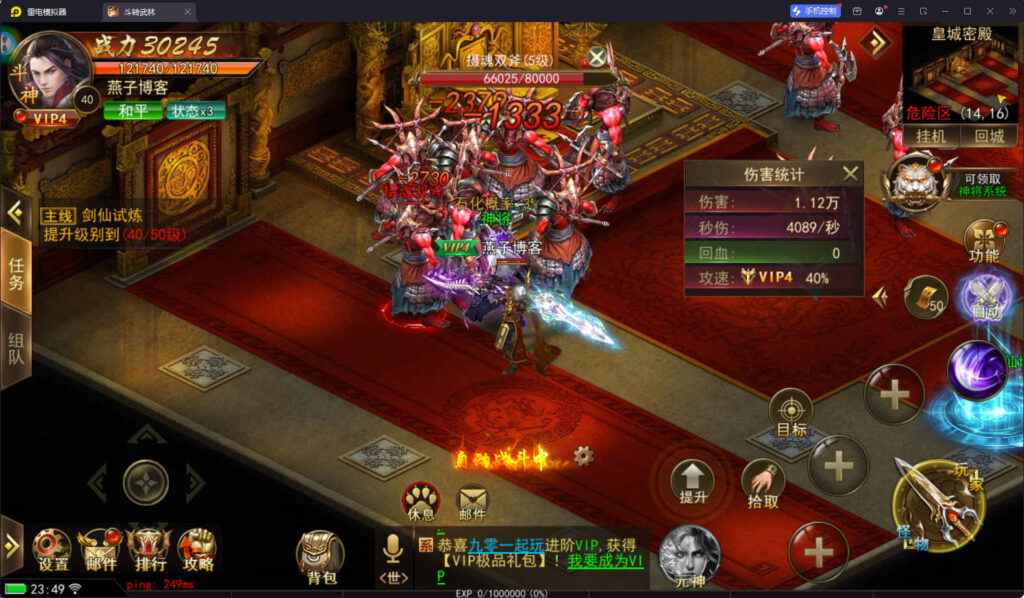Switch to the 雷电模拟器 emulator tab
The width and height of the screenshot is (1024, 598).
click(x=46, y=11)
